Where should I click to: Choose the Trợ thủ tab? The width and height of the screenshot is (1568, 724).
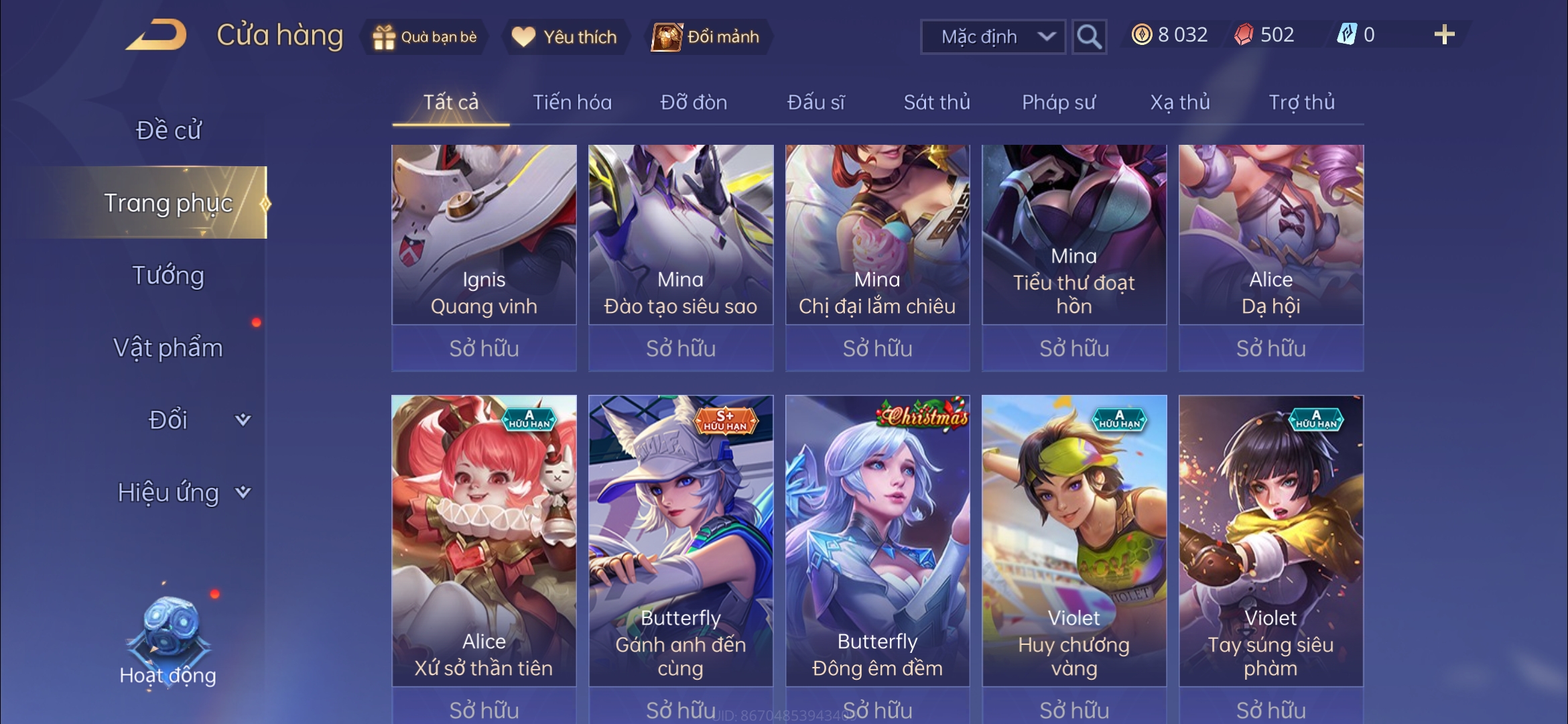click(x=1301, y=103)
